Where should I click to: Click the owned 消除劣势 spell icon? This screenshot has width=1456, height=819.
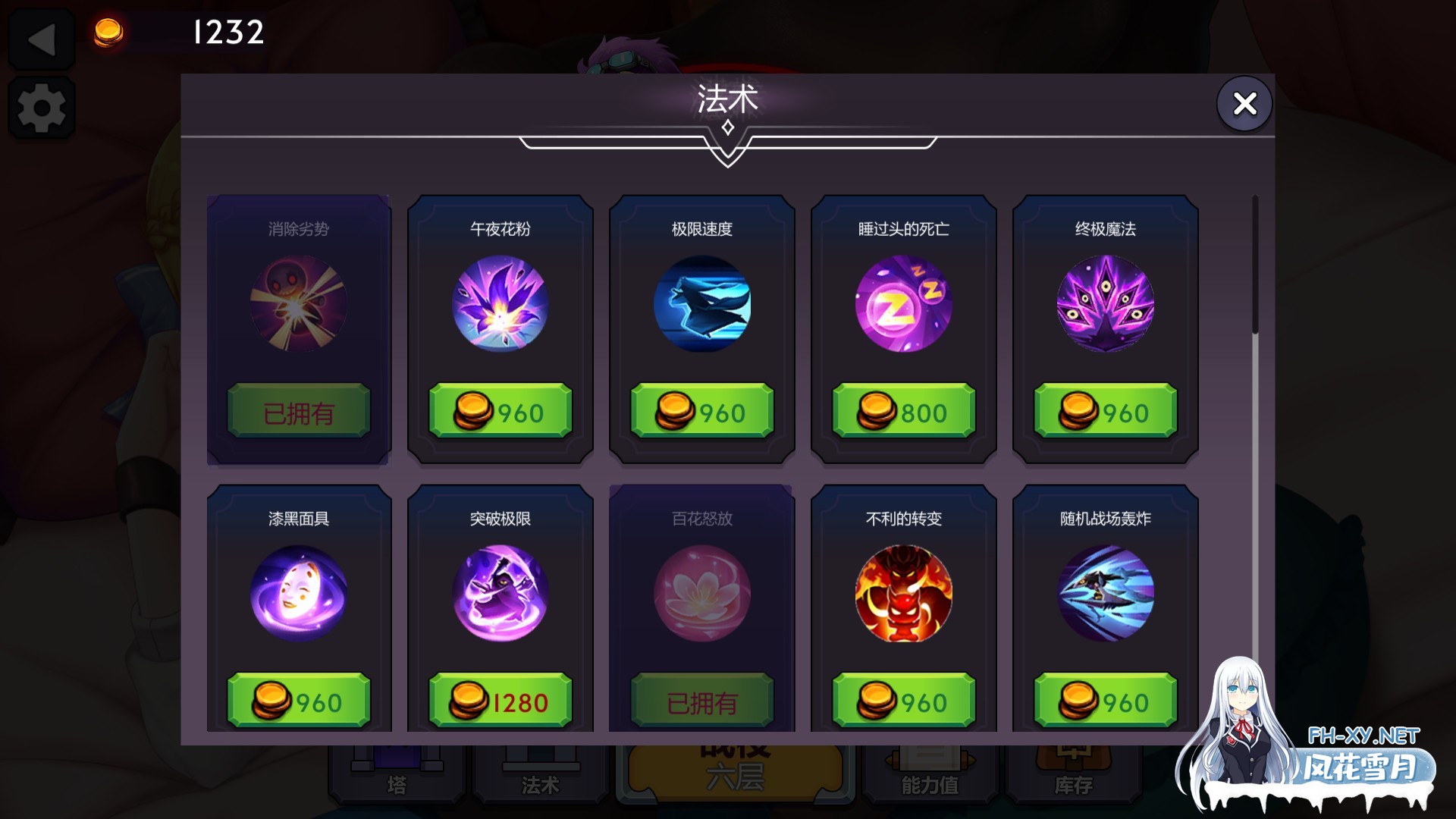298,306
